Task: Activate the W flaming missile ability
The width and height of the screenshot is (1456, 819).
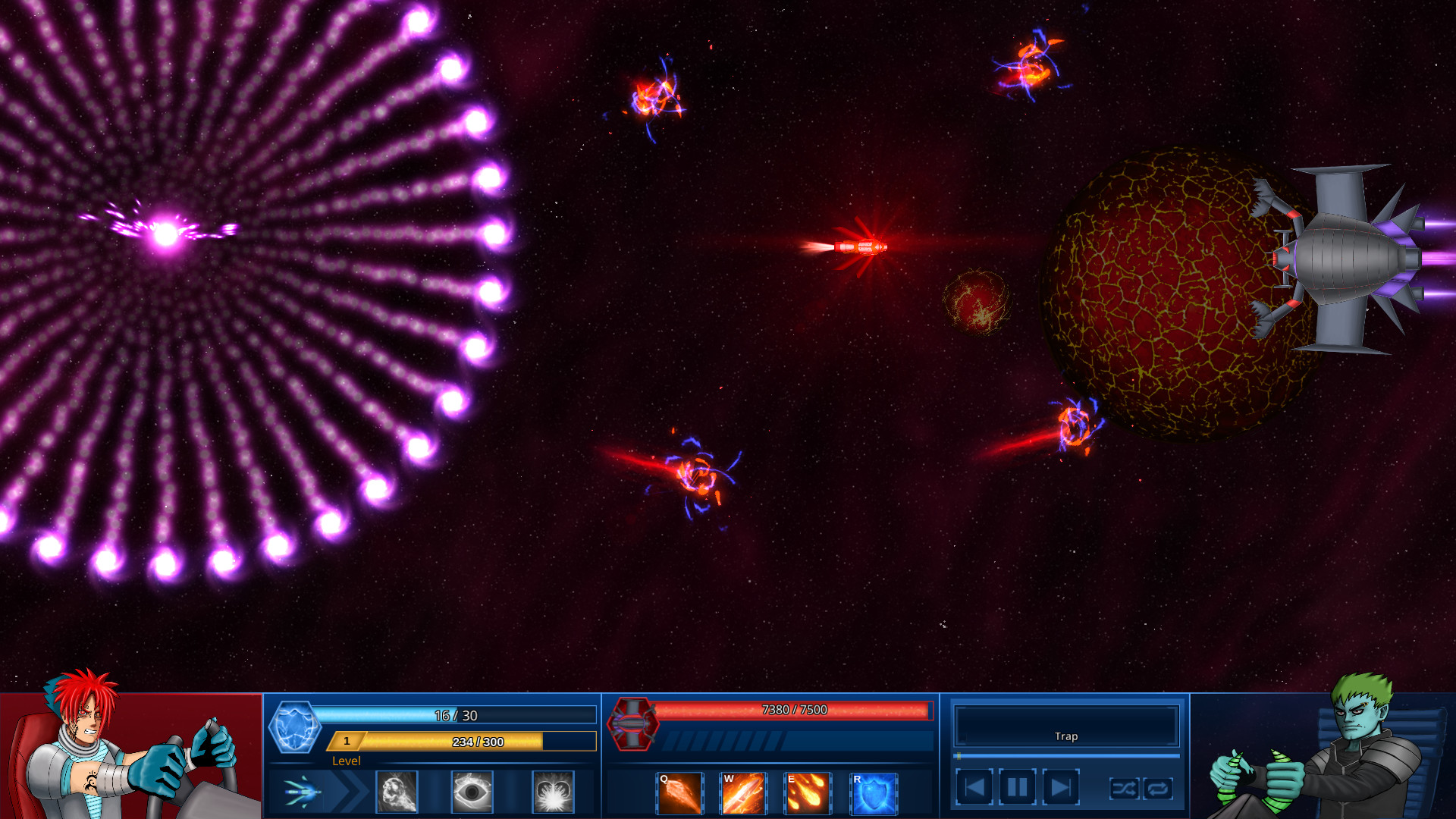Action: [745, 792]
